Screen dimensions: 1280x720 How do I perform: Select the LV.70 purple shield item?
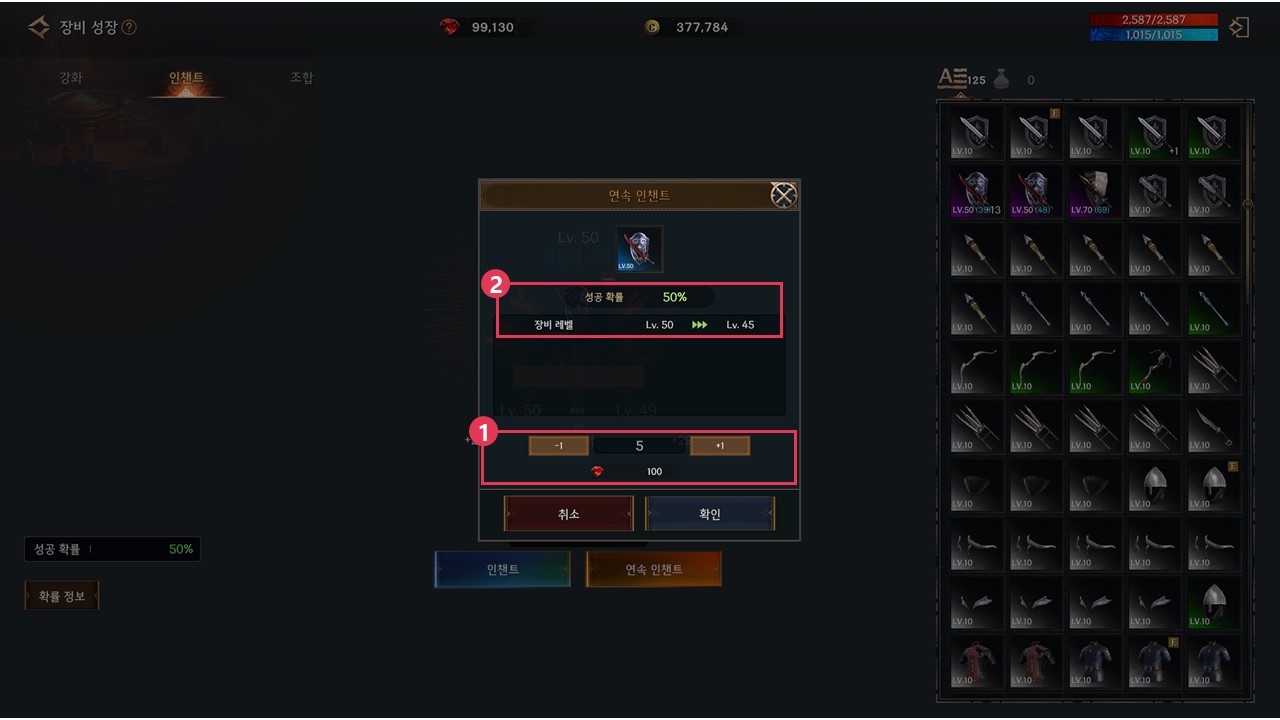point(1095,191)
